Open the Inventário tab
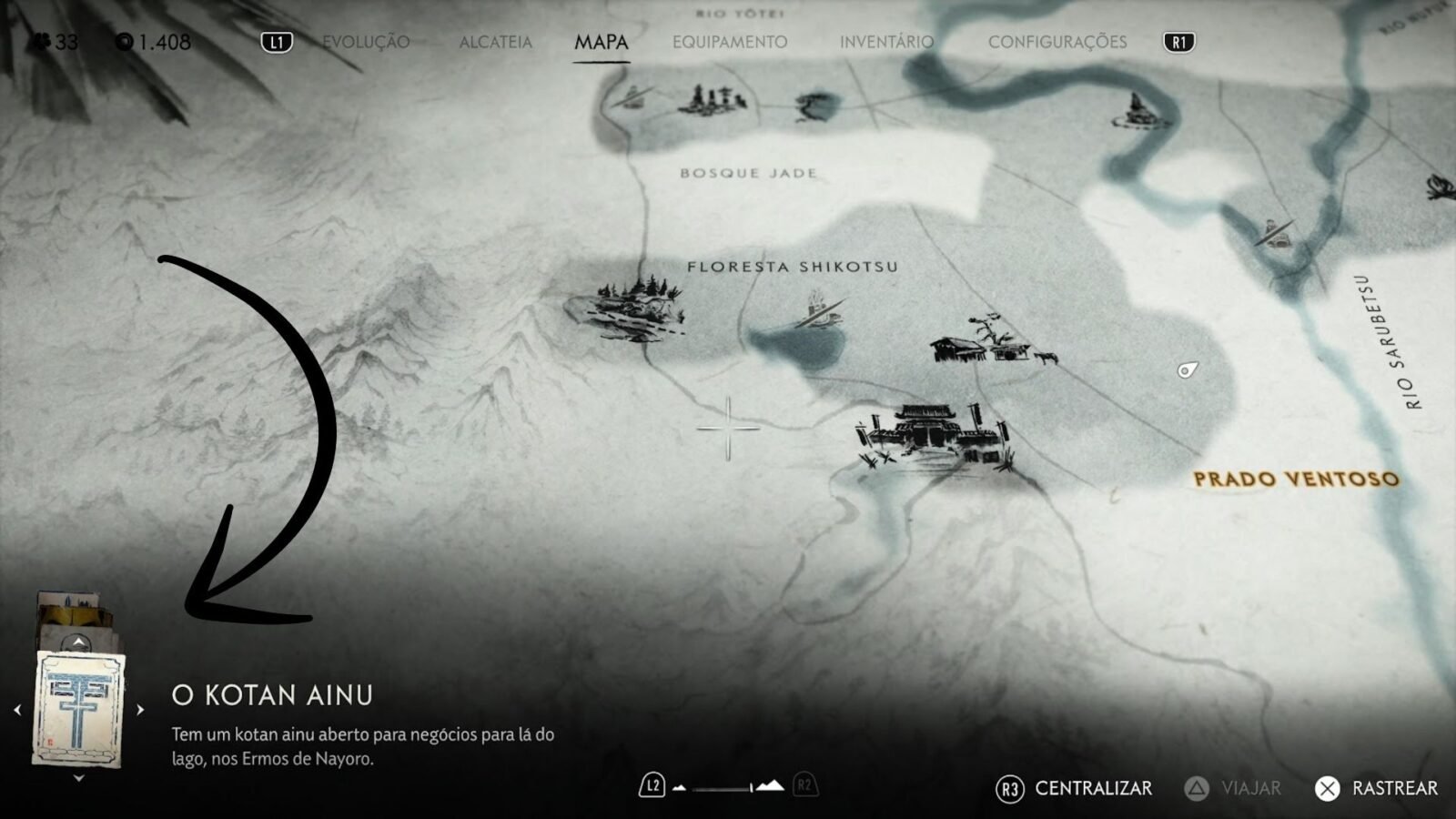Image resolution: width=1456 pixels, height=819 pixels. click(x=886, y=42)
